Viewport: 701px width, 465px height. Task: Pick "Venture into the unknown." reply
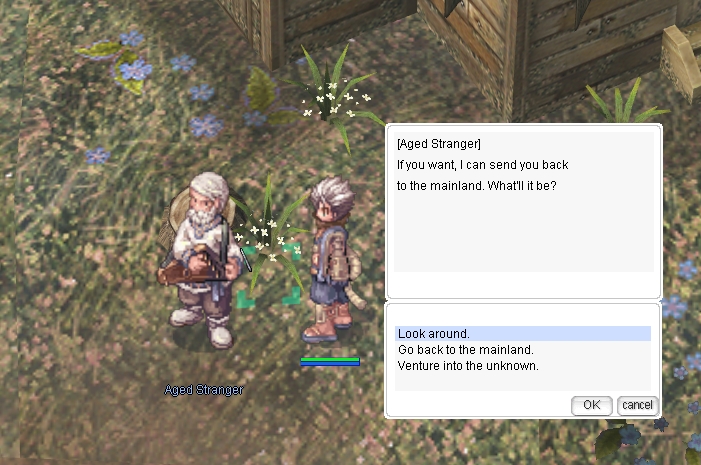coord(468,366)
